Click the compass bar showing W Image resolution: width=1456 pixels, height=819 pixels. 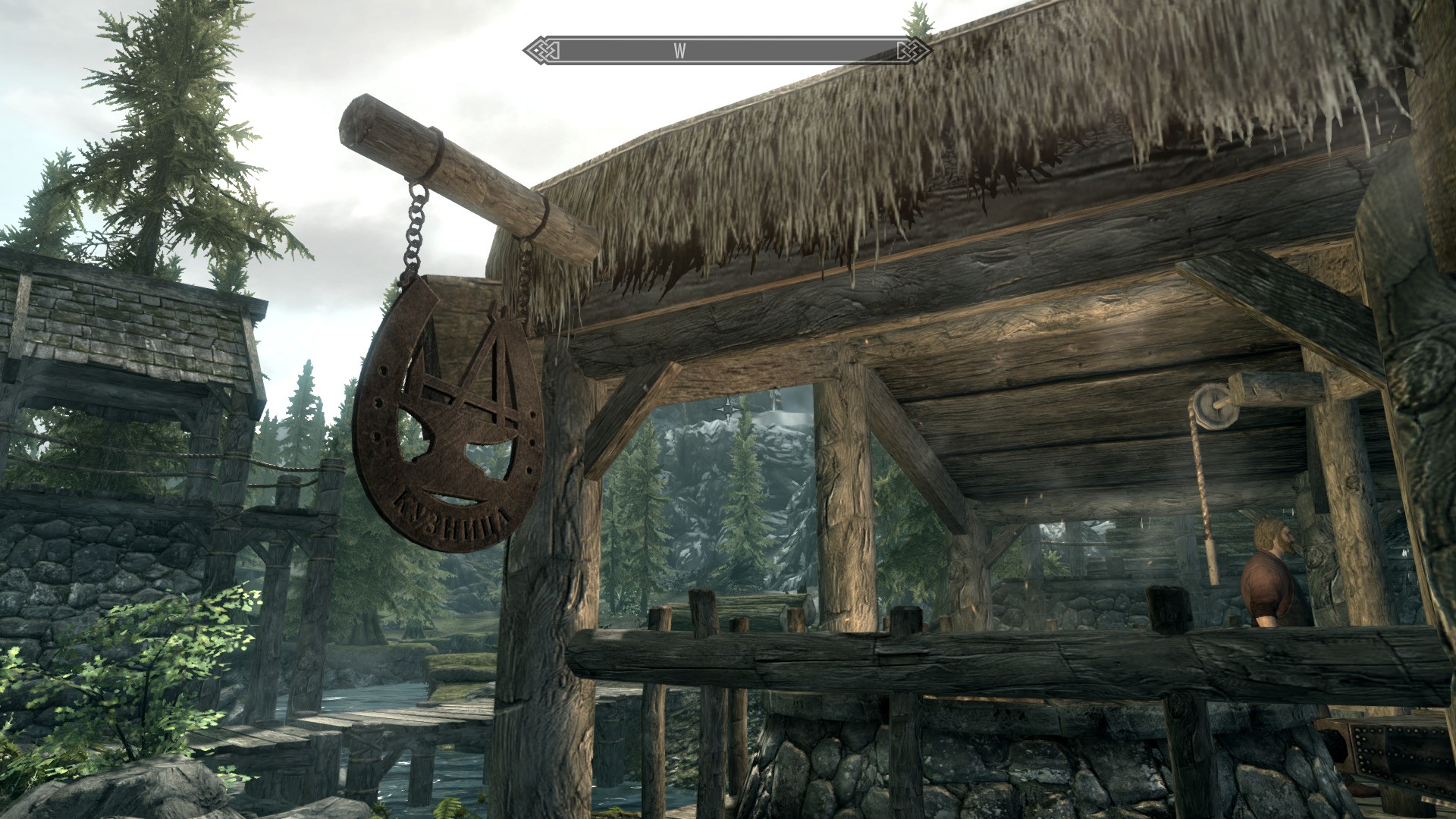pyautogui.click(x=727, y=51)
